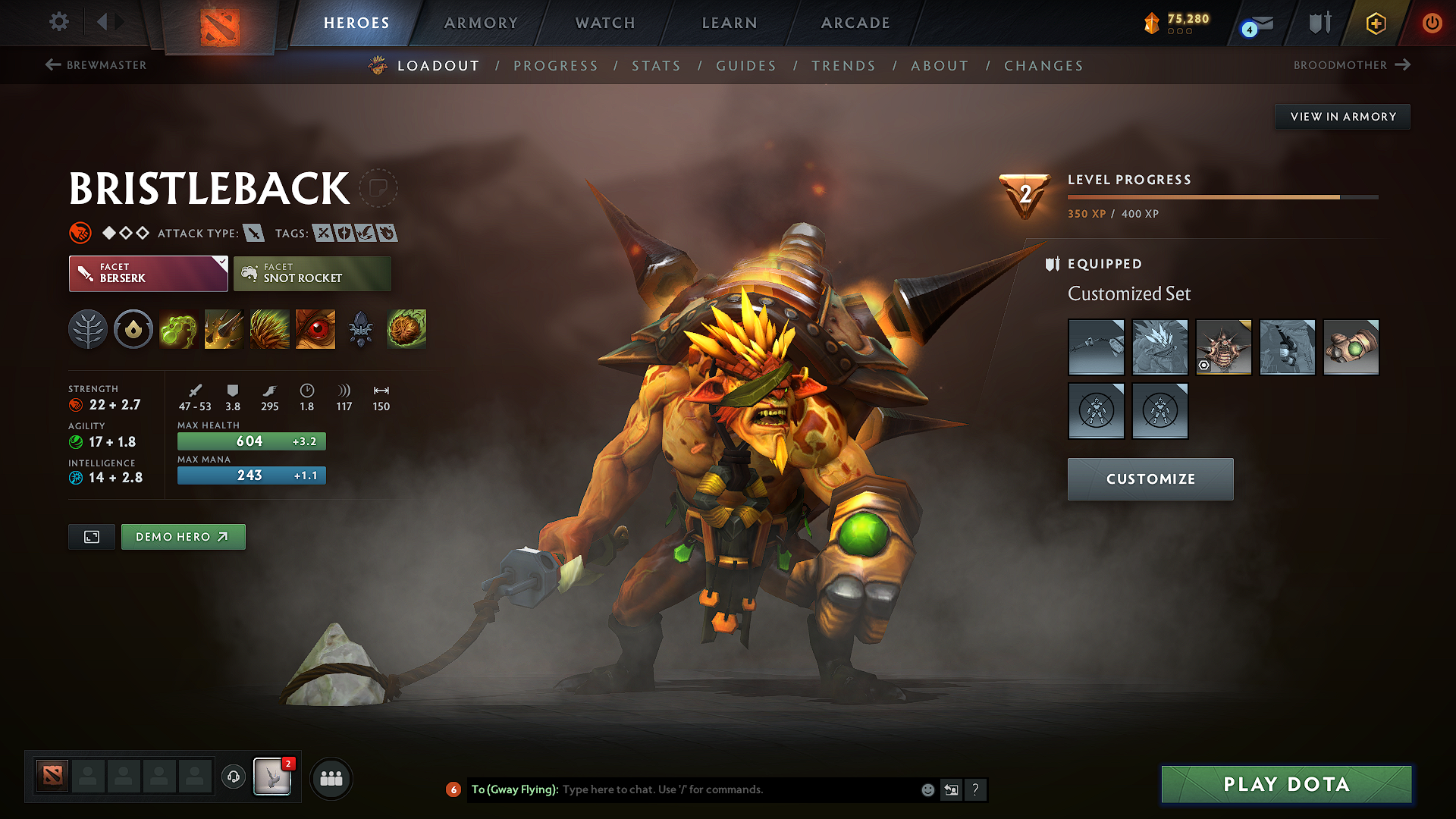Click the Hairball ability icon
Image resolution: width=1456 pixels, height=819 pixels.
(x=406, y=329)
